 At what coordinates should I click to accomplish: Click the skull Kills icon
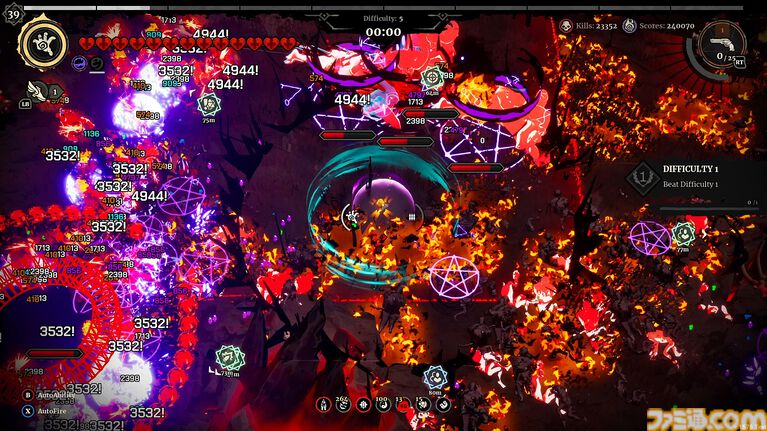pos(566,25)
